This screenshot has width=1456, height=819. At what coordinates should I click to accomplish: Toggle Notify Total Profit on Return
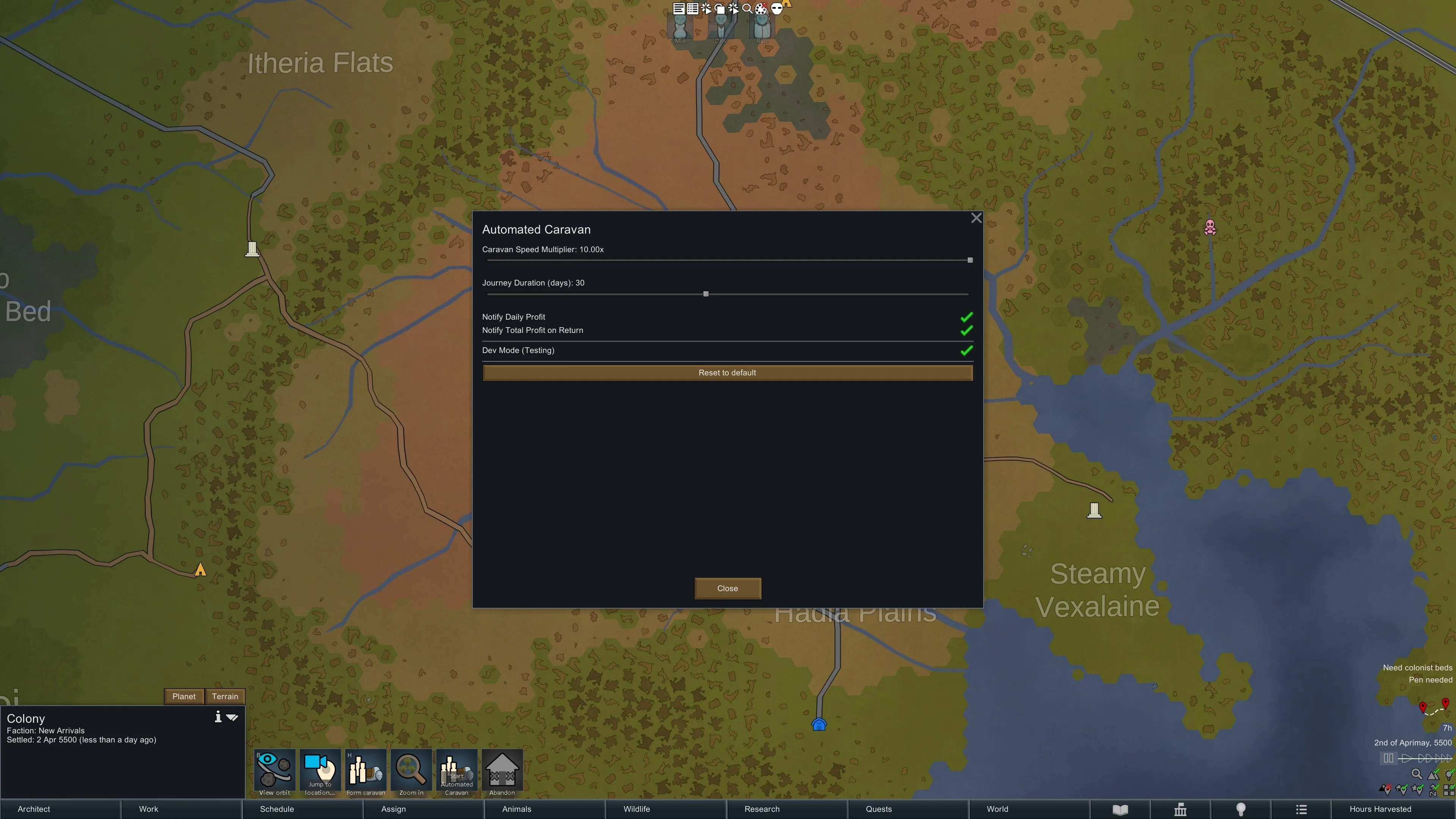[x=966, y=331]
